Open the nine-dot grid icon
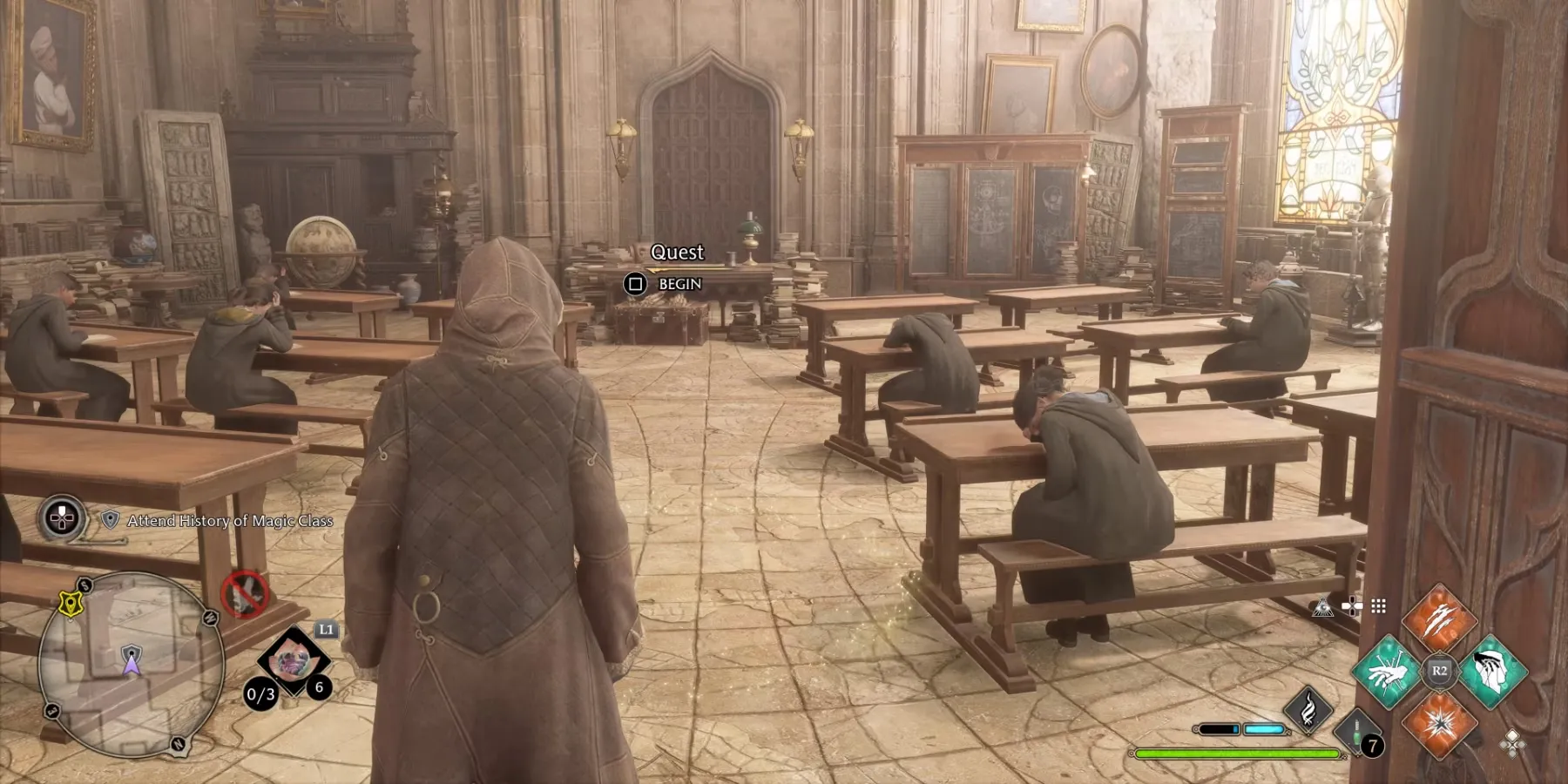 coord(1378,606)
